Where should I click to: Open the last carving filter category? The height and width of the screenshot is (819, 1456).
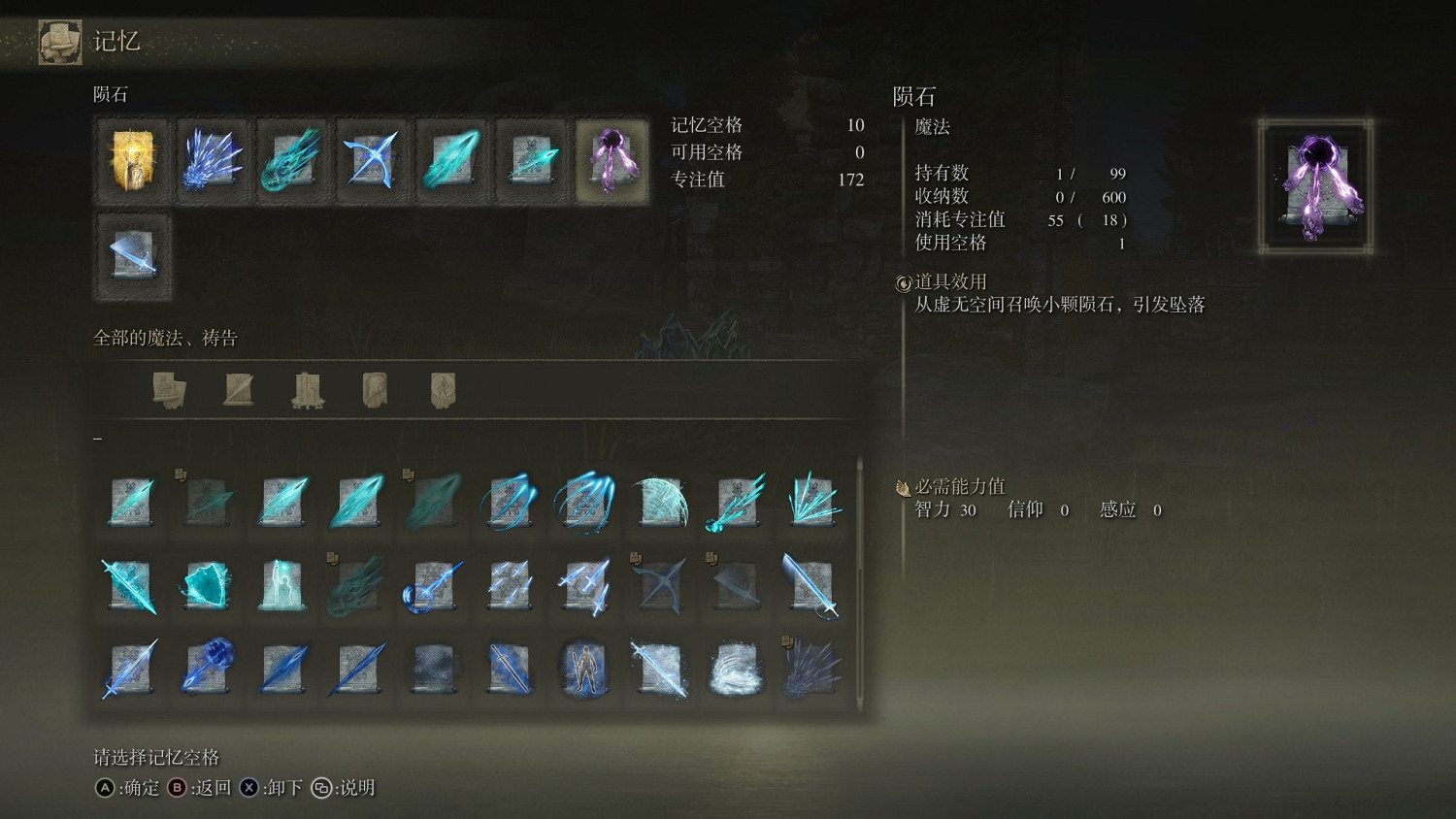[x=442, y=386]
